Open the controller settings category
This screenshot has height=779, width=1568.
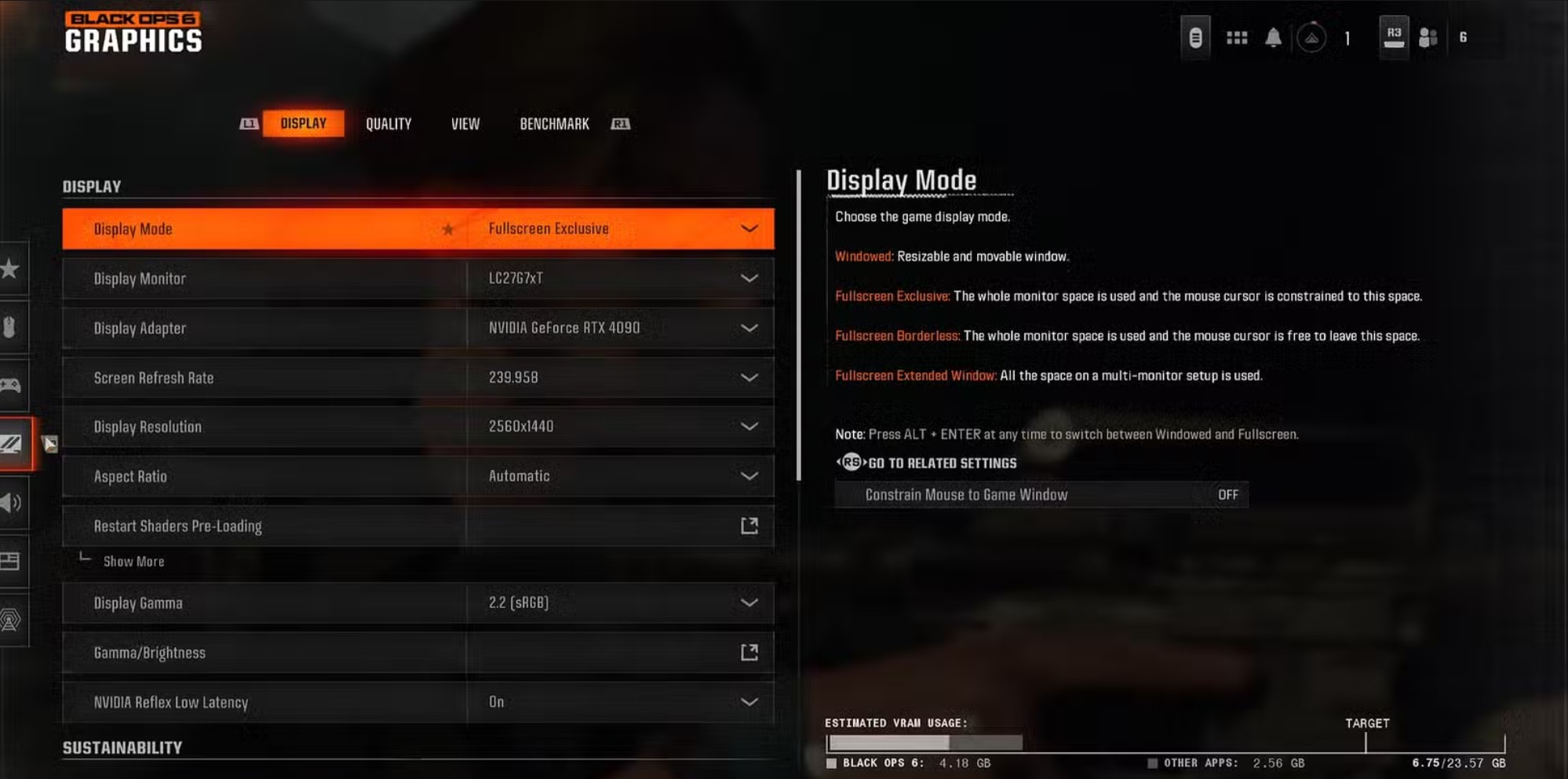click(x=11, y=385)
